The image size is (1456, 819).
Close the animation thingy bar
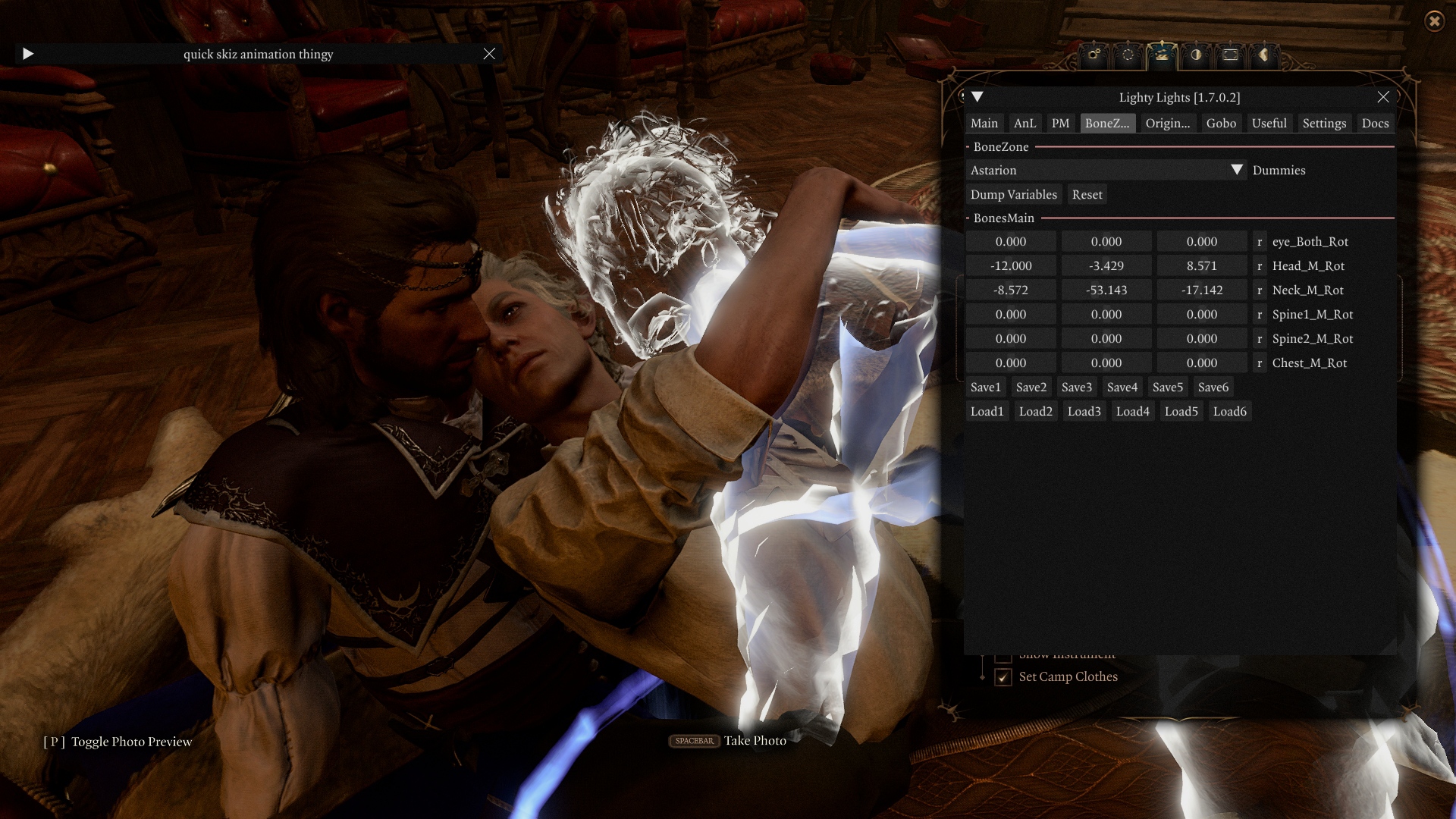tap(489, 54)
